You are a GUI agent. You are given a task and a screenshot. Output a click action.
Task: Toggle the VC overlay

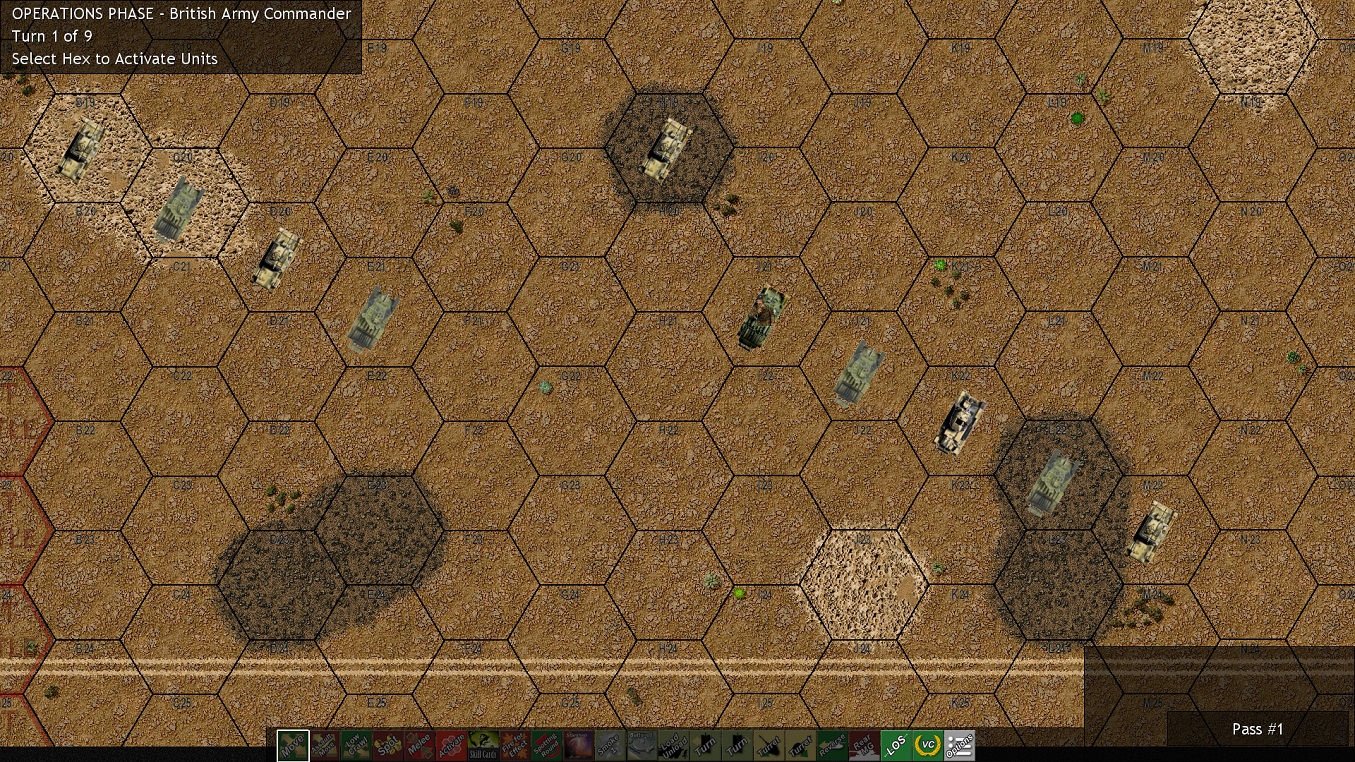coord(927,746)
